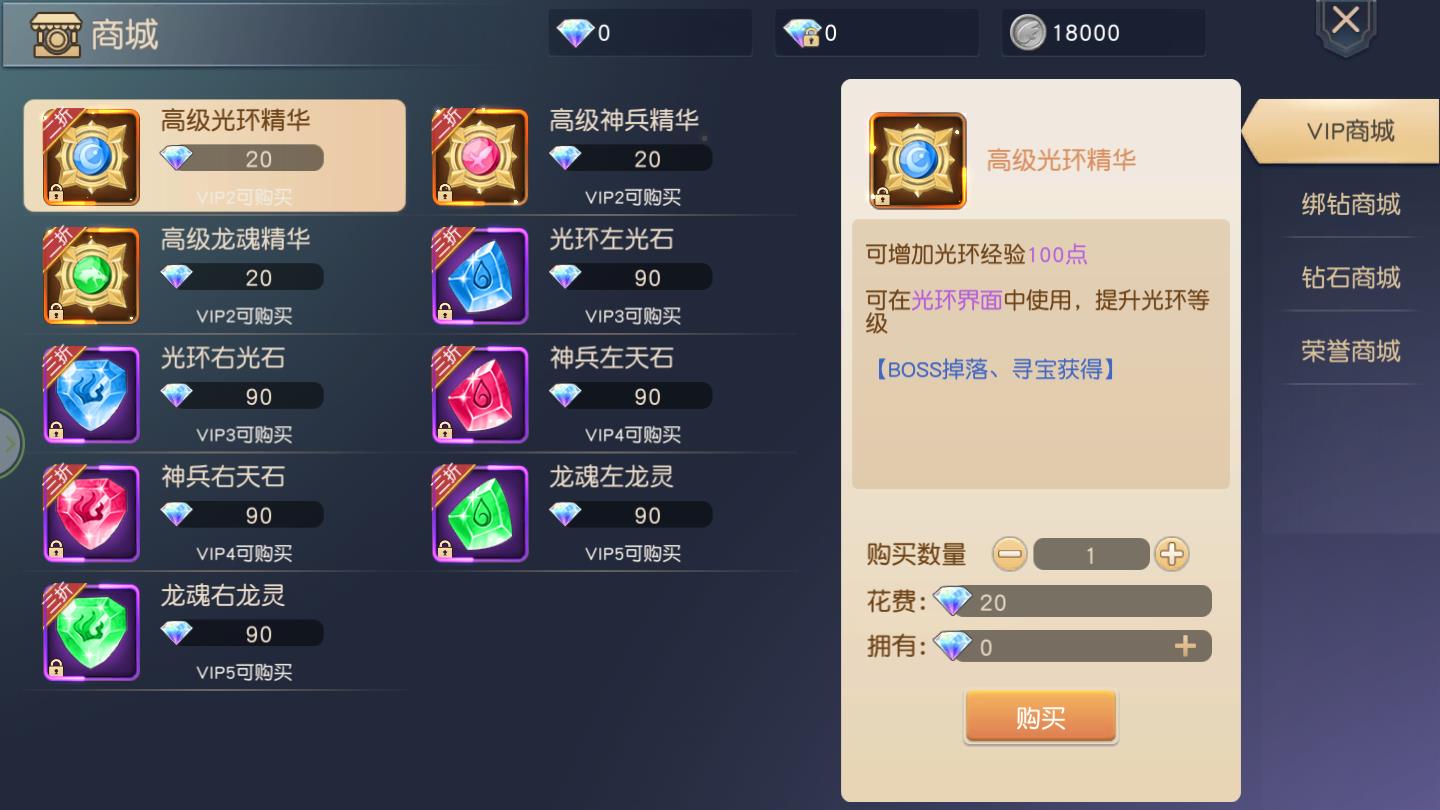Click the 高级神兵精华 item icon
Image resolution: width=1440 pixels, height=810 pixels.
coord(480,156)
